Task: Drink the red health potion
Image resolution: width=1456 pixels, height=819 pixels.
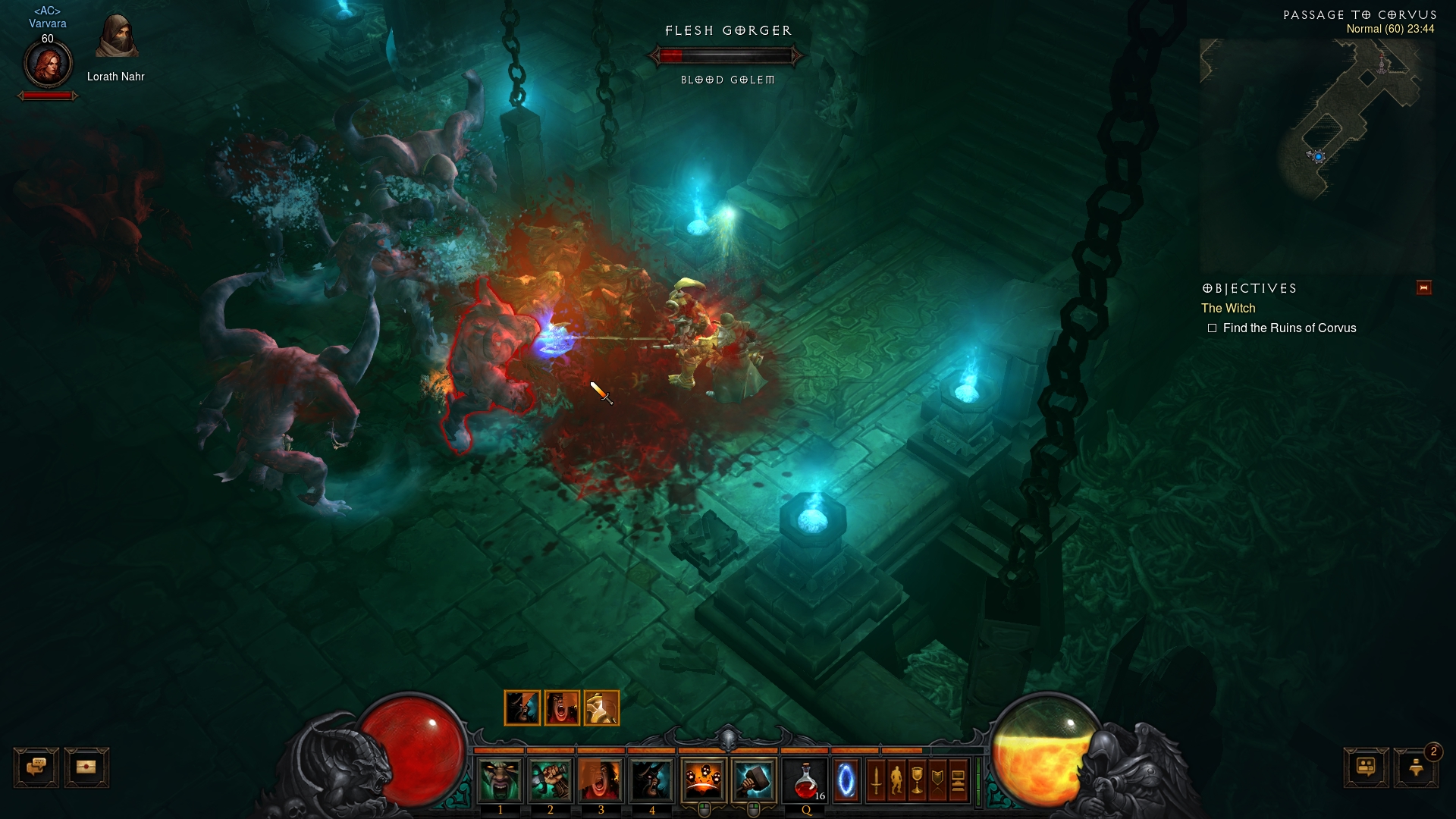Action: 806,780
